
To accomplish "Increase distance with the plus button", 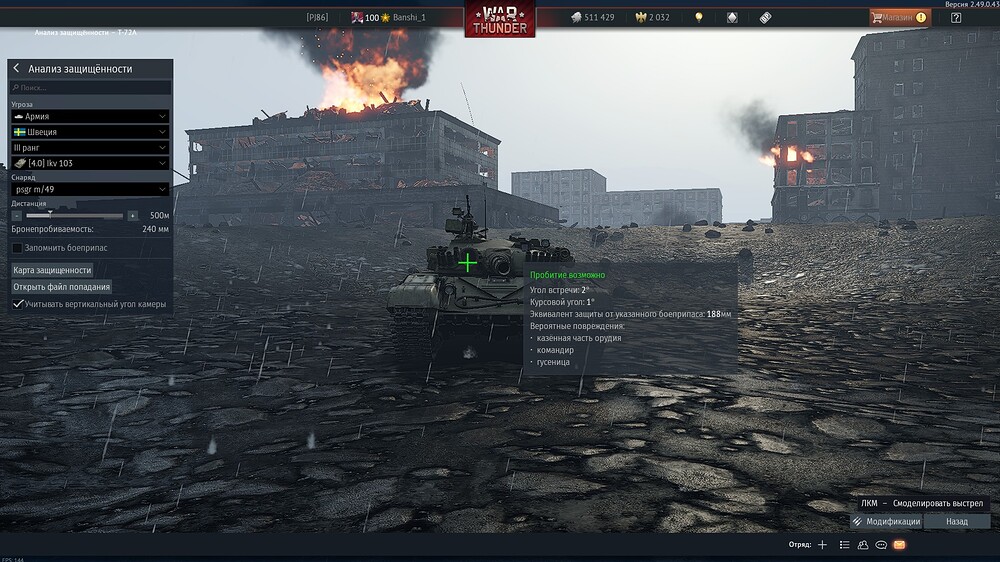I will pos(132,215).
